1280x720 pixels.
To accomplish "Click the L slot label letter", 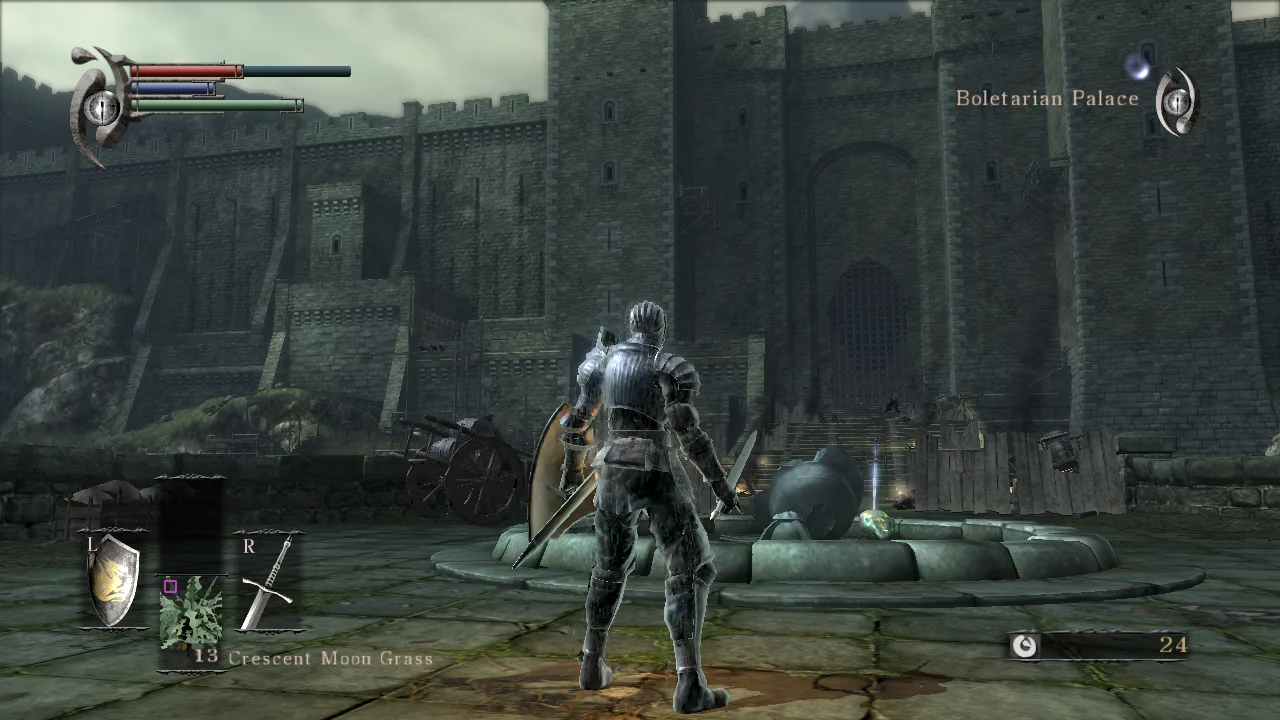I will [x=91, y=546].
